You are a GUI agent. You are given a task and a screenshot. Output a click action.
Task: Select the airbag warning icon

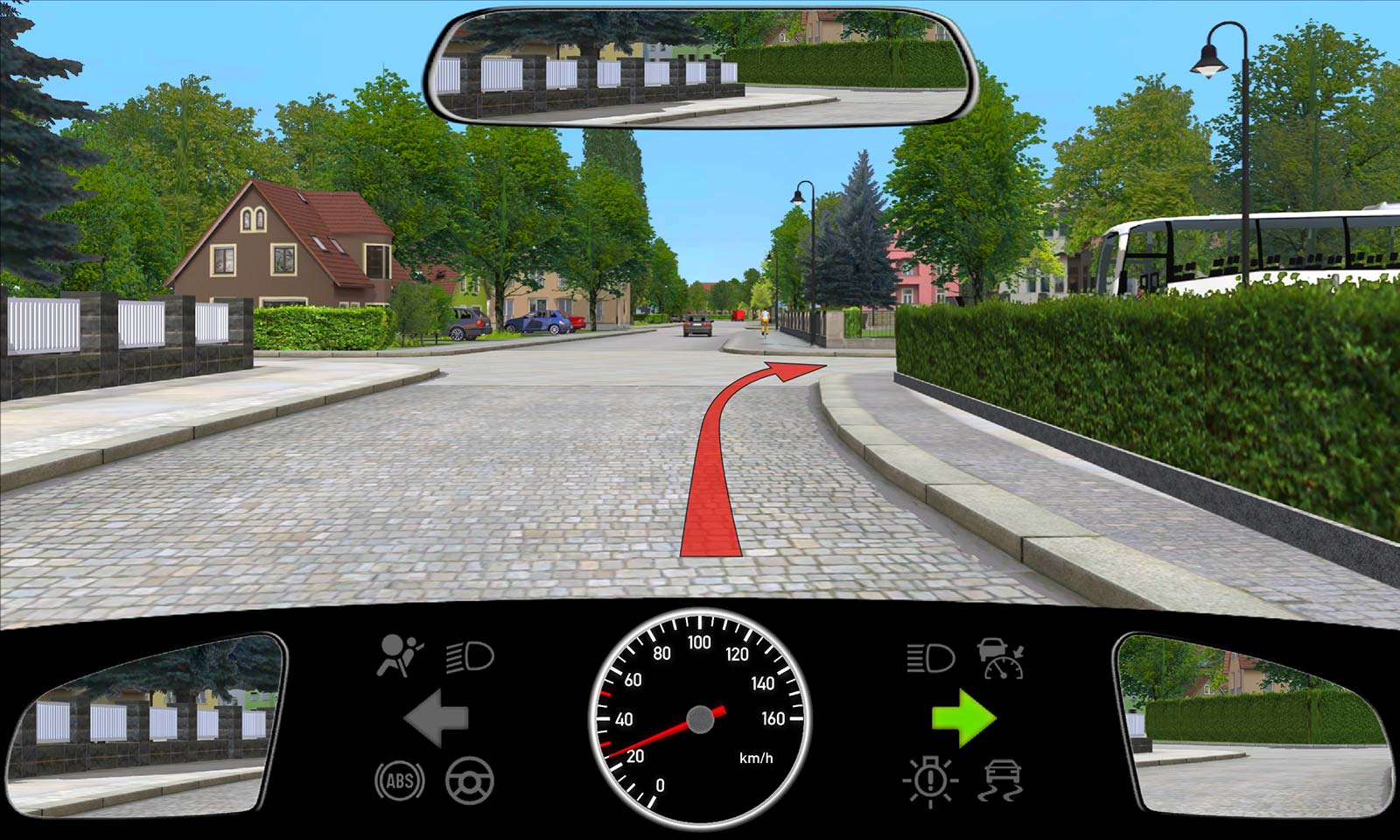coord(399,656)
